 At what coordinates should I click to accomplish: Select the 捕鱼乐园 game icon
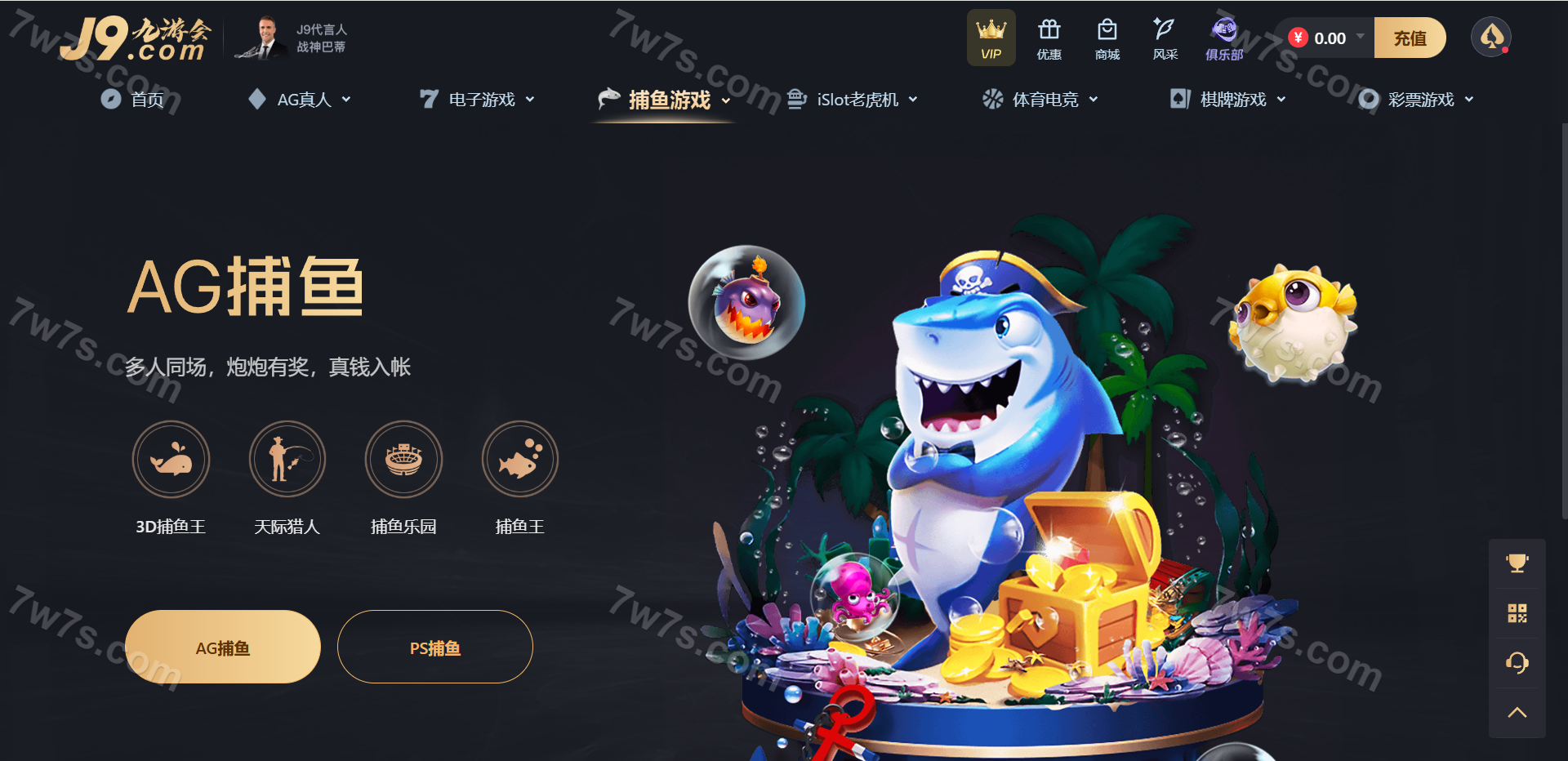403,459
